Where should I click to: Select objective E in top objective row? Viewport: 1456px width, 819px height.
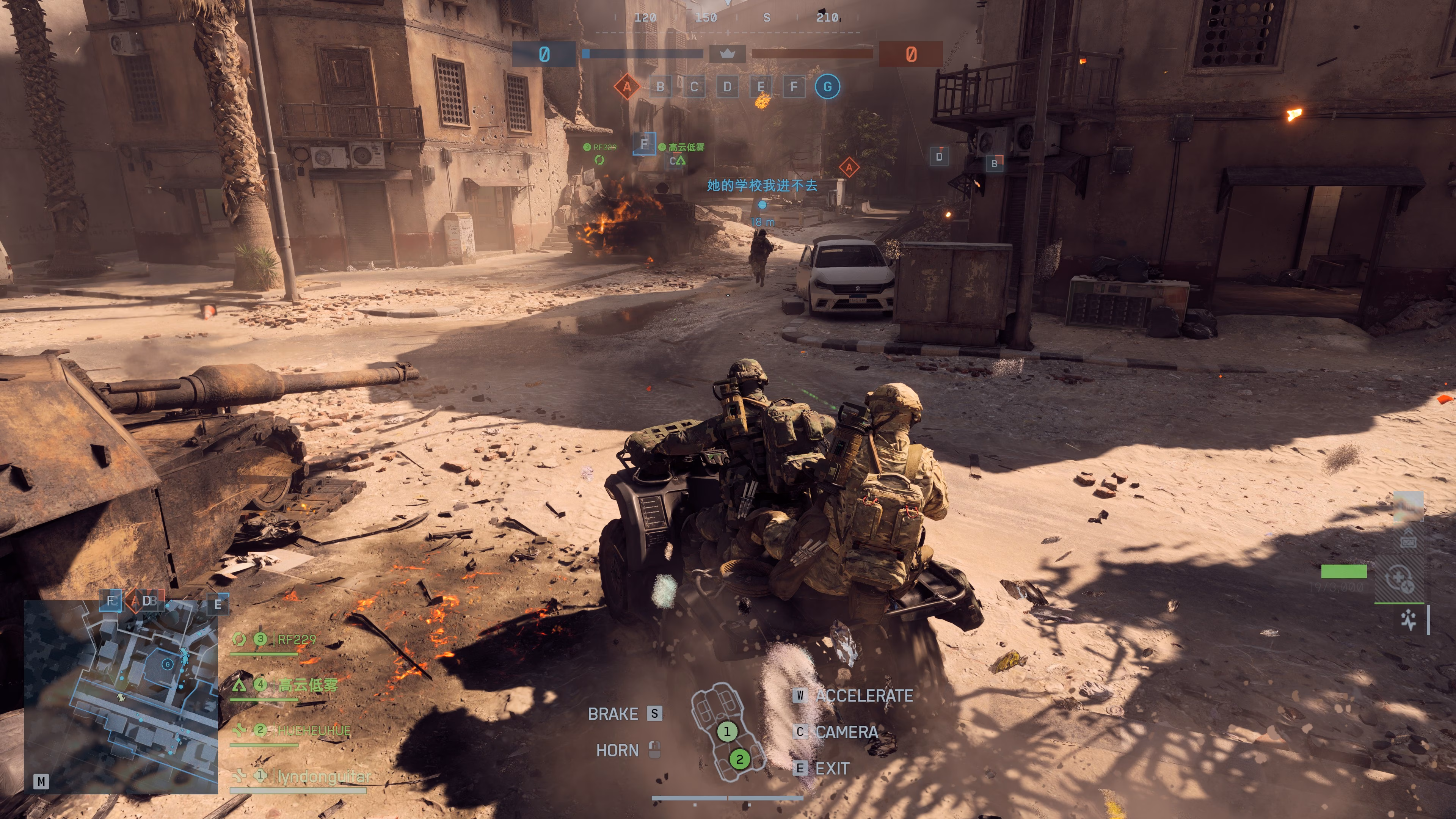click(x=761, y=87)
